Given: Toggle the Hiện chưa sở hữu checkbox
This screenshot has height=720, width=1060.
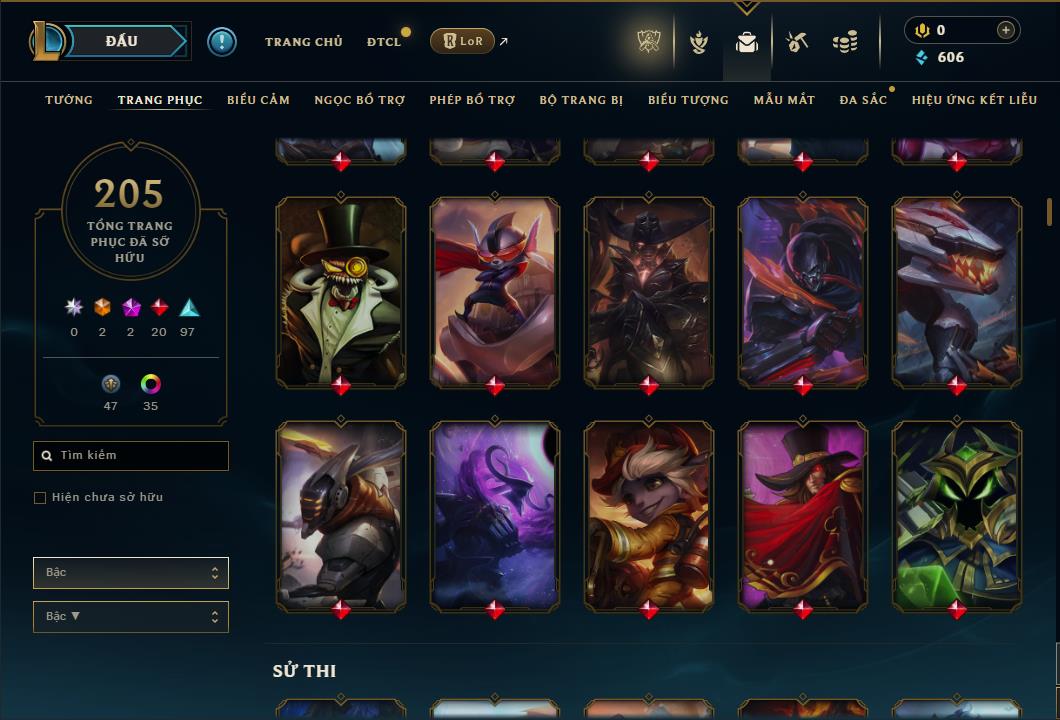Looking at the screenshot, I should click(x=40, y=498).
